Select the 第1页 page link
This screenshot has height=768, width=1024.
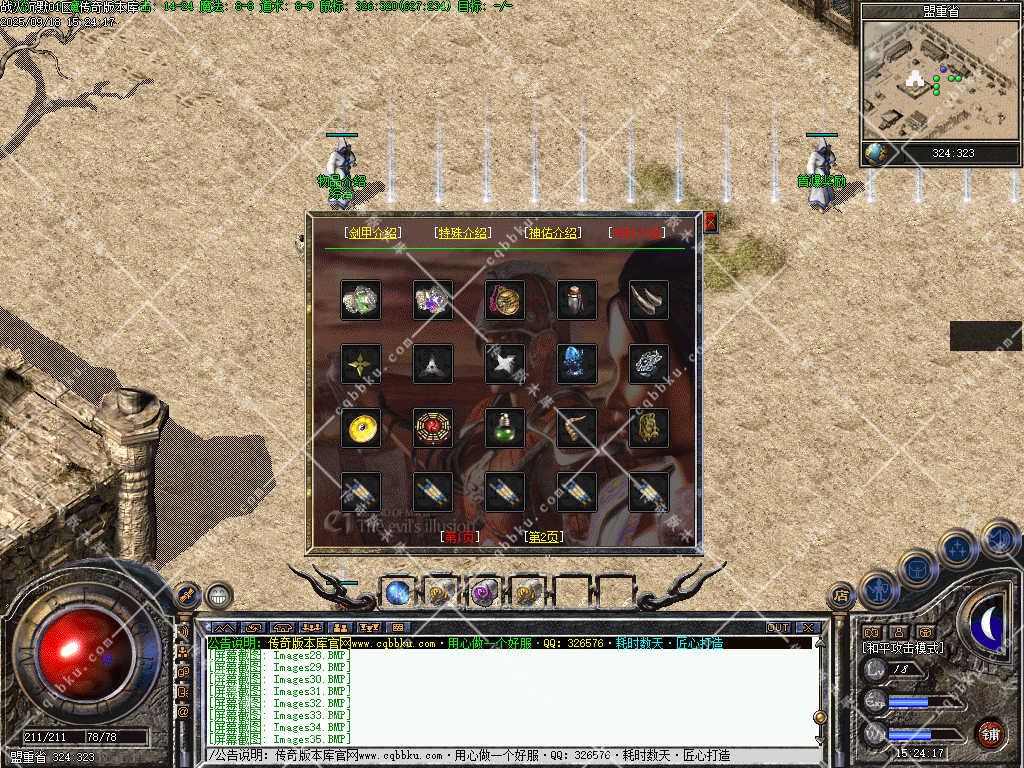click(460, 537)
